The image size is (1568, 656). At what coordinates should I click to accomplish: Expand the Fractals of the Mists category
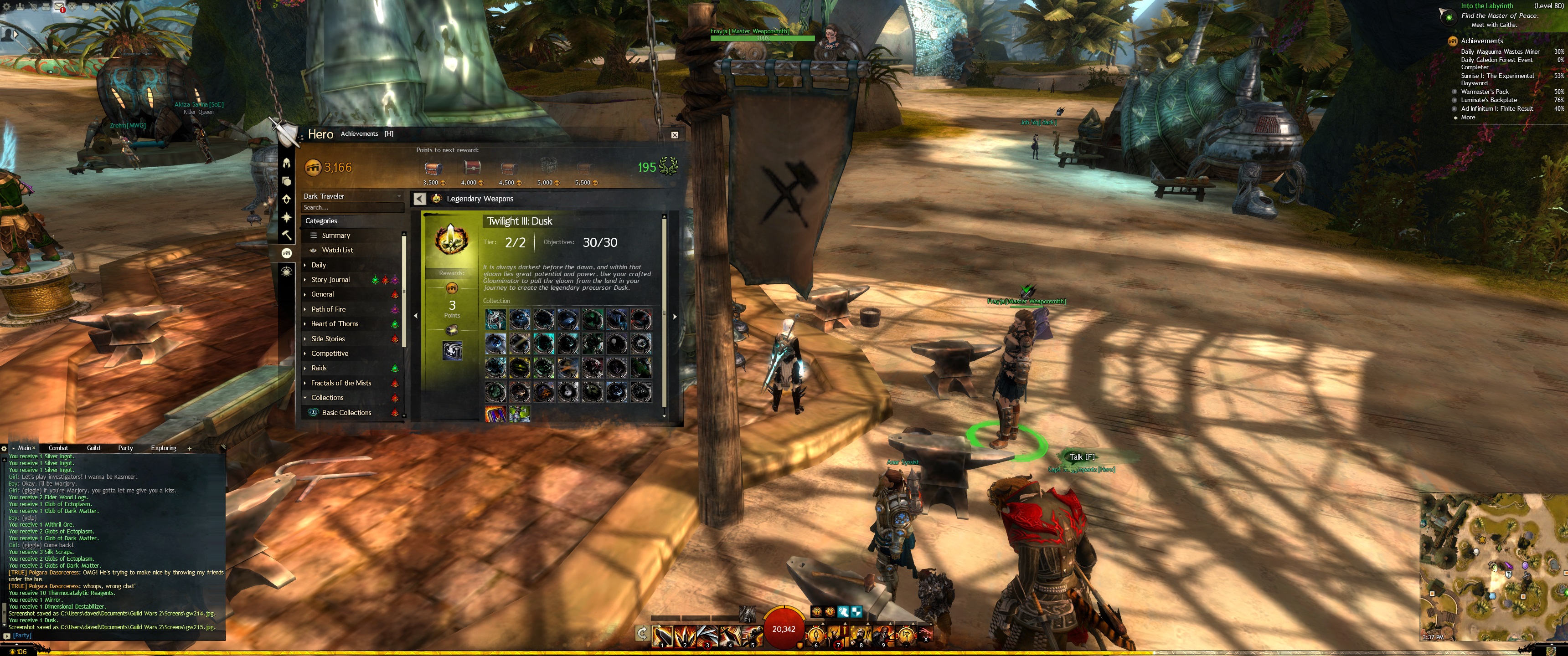pos(341,383)
